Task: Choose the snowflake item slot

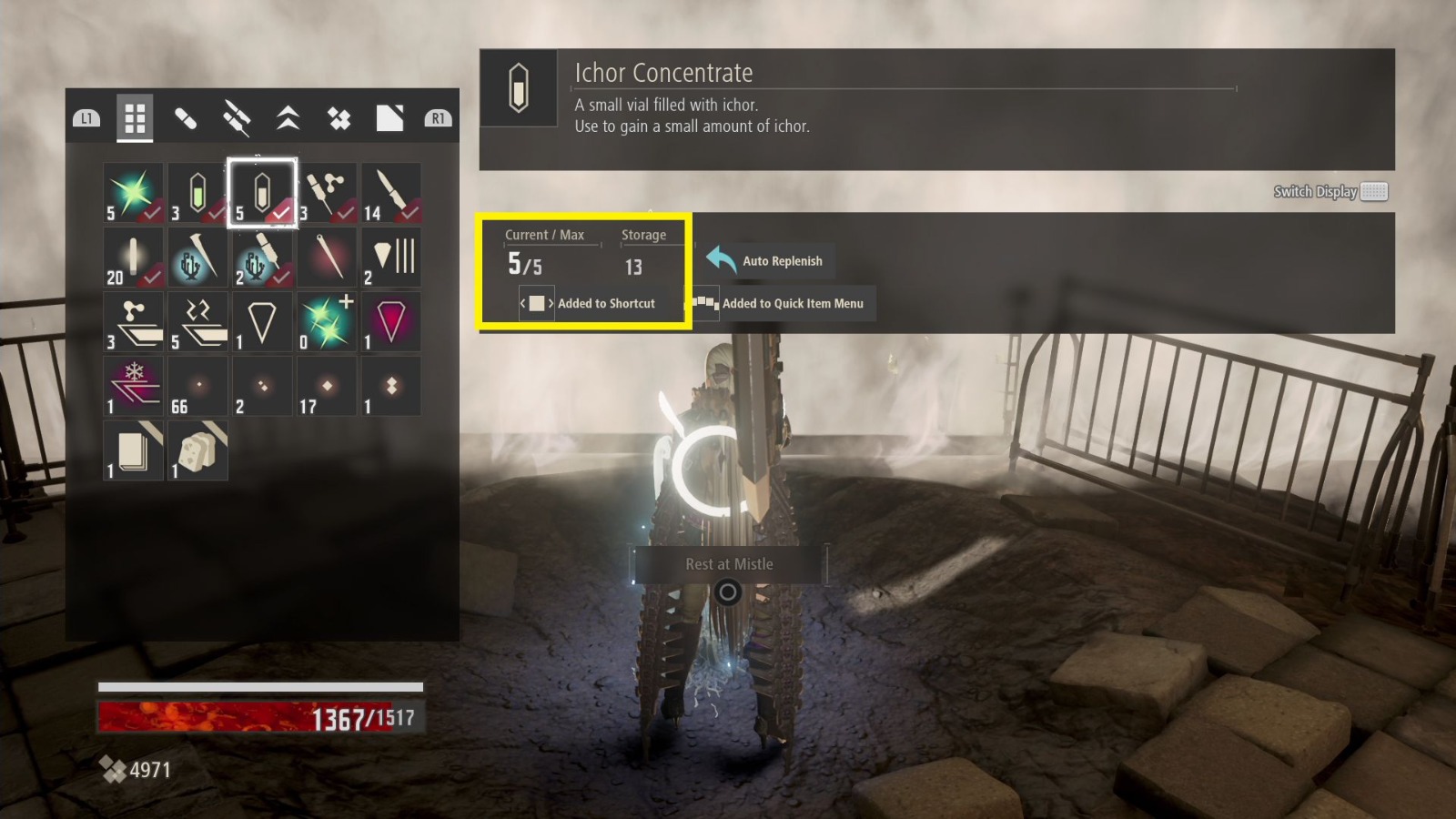Action: (x=133, y=386)
